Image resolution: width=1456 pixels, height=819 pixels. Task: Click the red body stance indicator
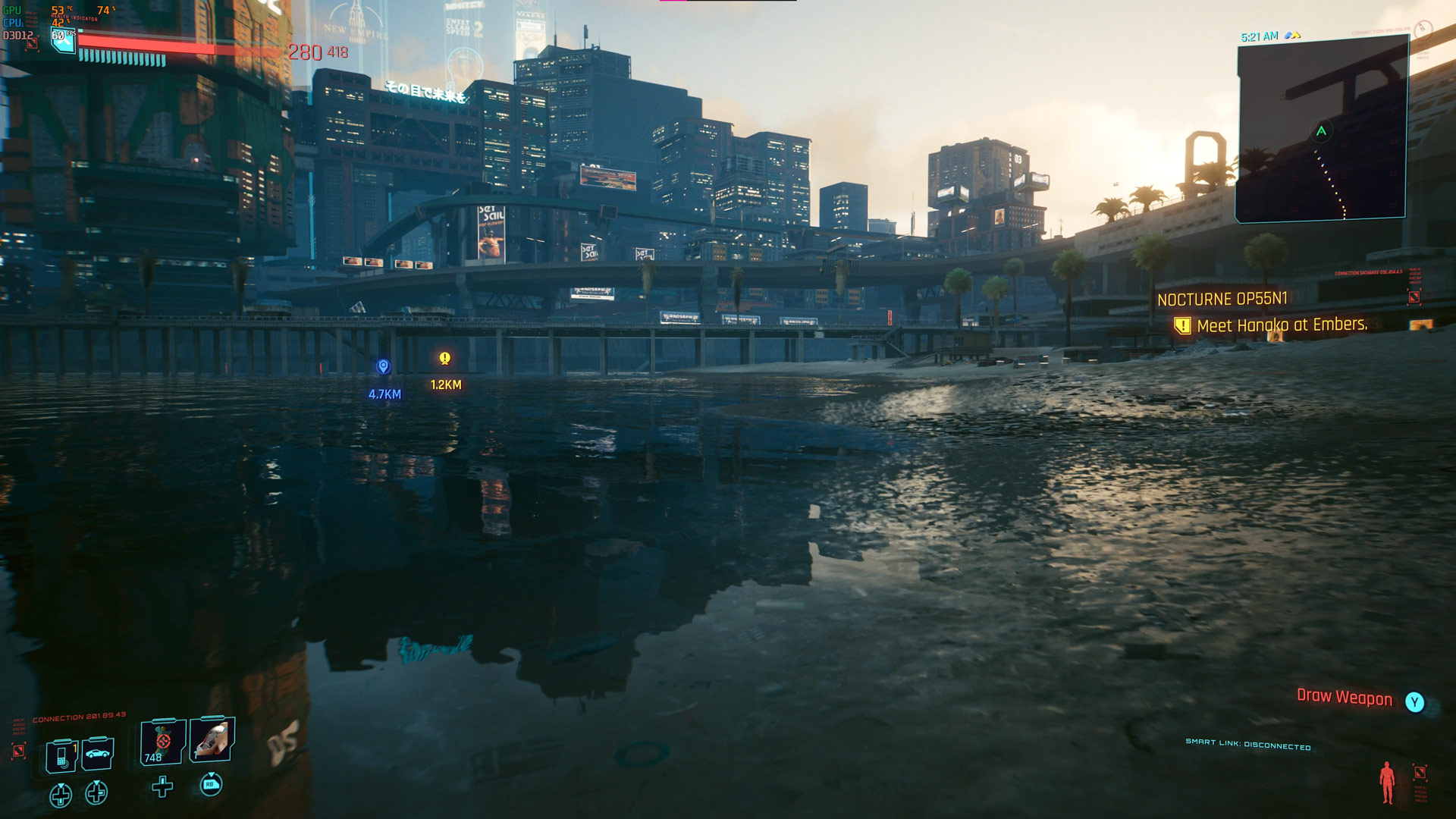1387,782
